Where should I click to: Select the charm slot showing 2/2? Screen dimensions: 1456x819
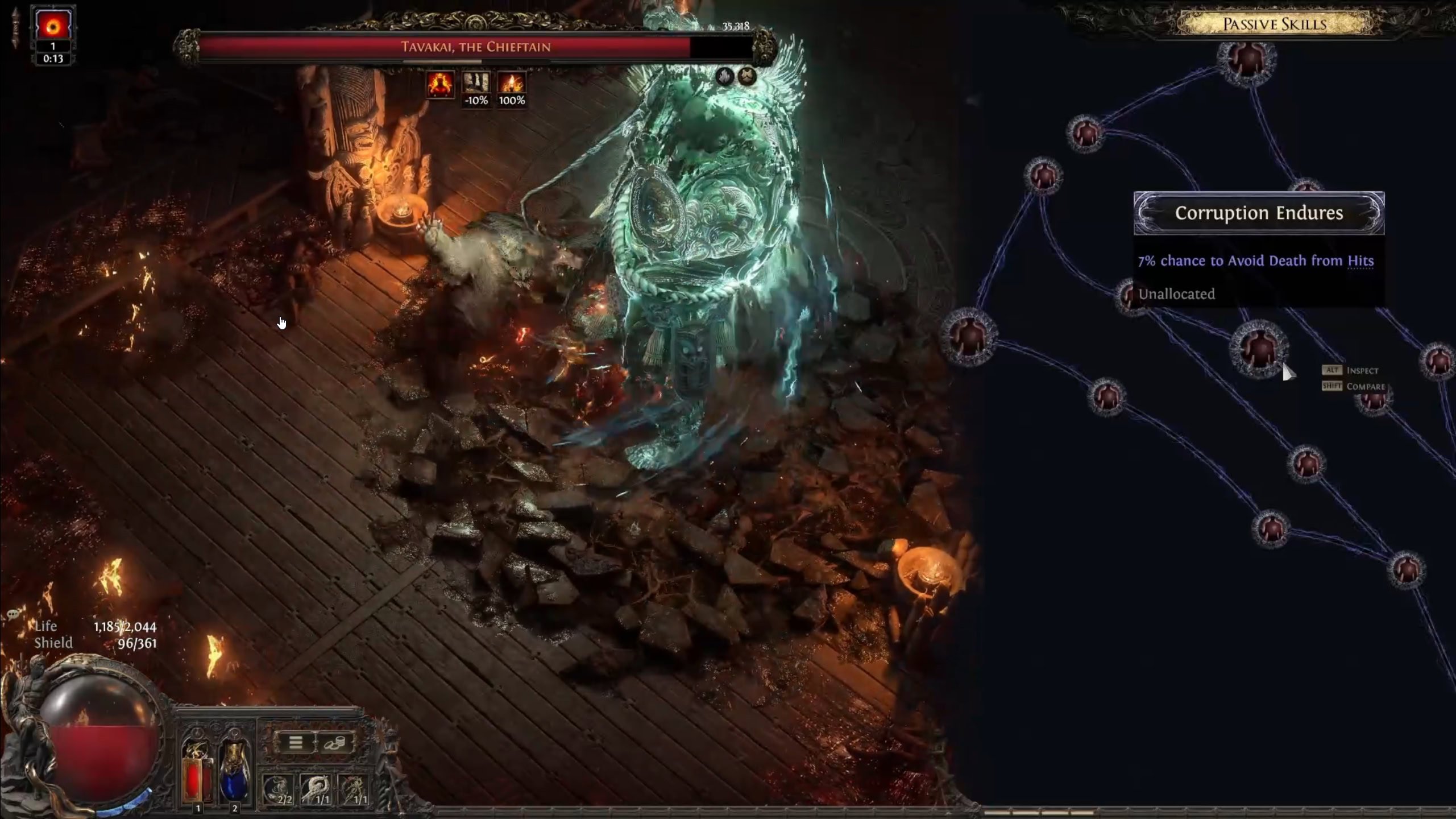(x=277, y=789)
